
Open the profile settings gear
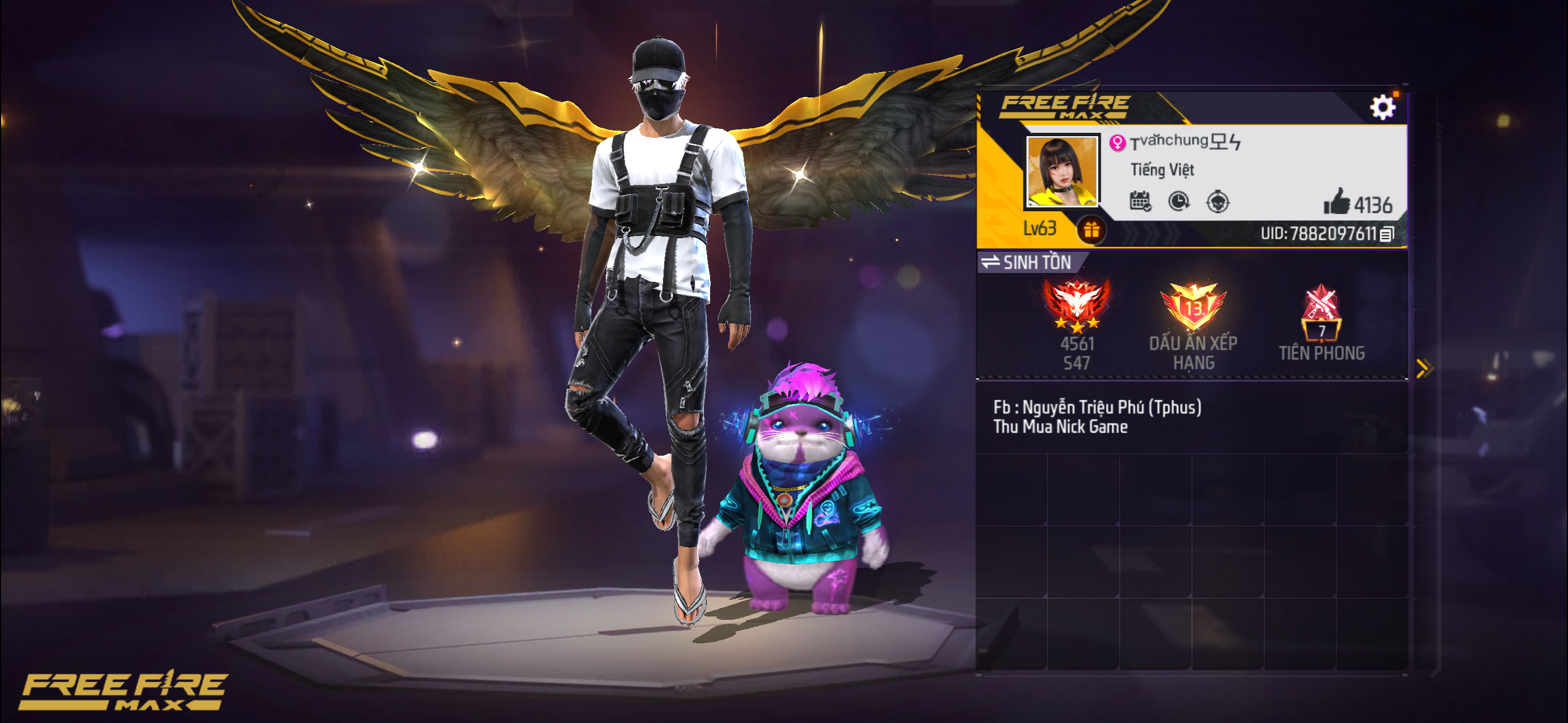1382,108
